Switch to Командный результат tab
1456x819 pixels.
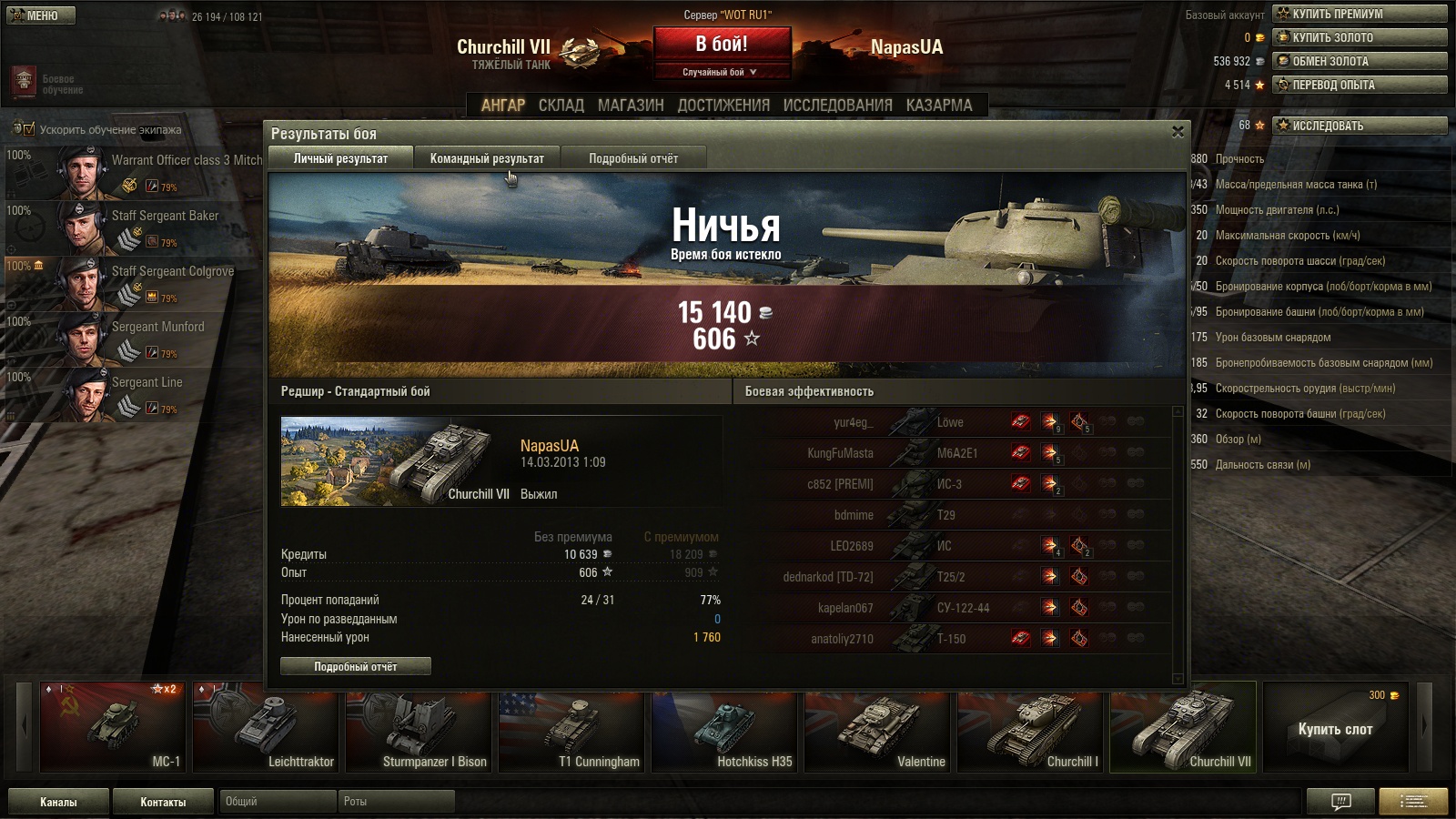(x=487, y=158)
